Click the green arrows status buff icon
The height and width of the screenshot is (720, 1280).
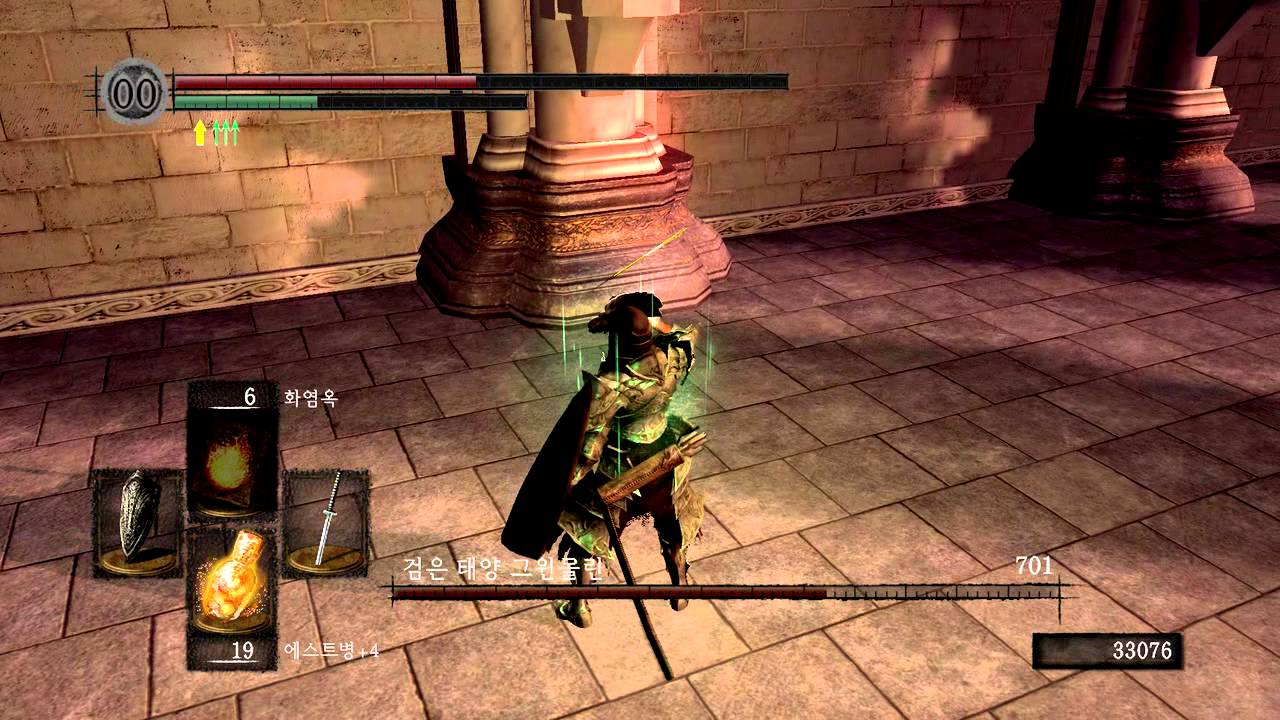pos(227,133)
